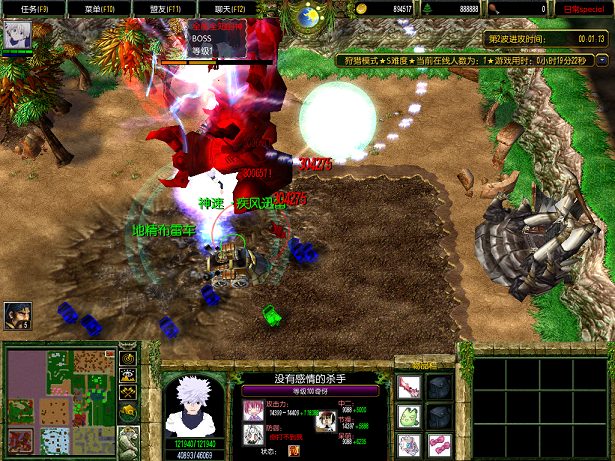Click the minimap

coord(58,399)
